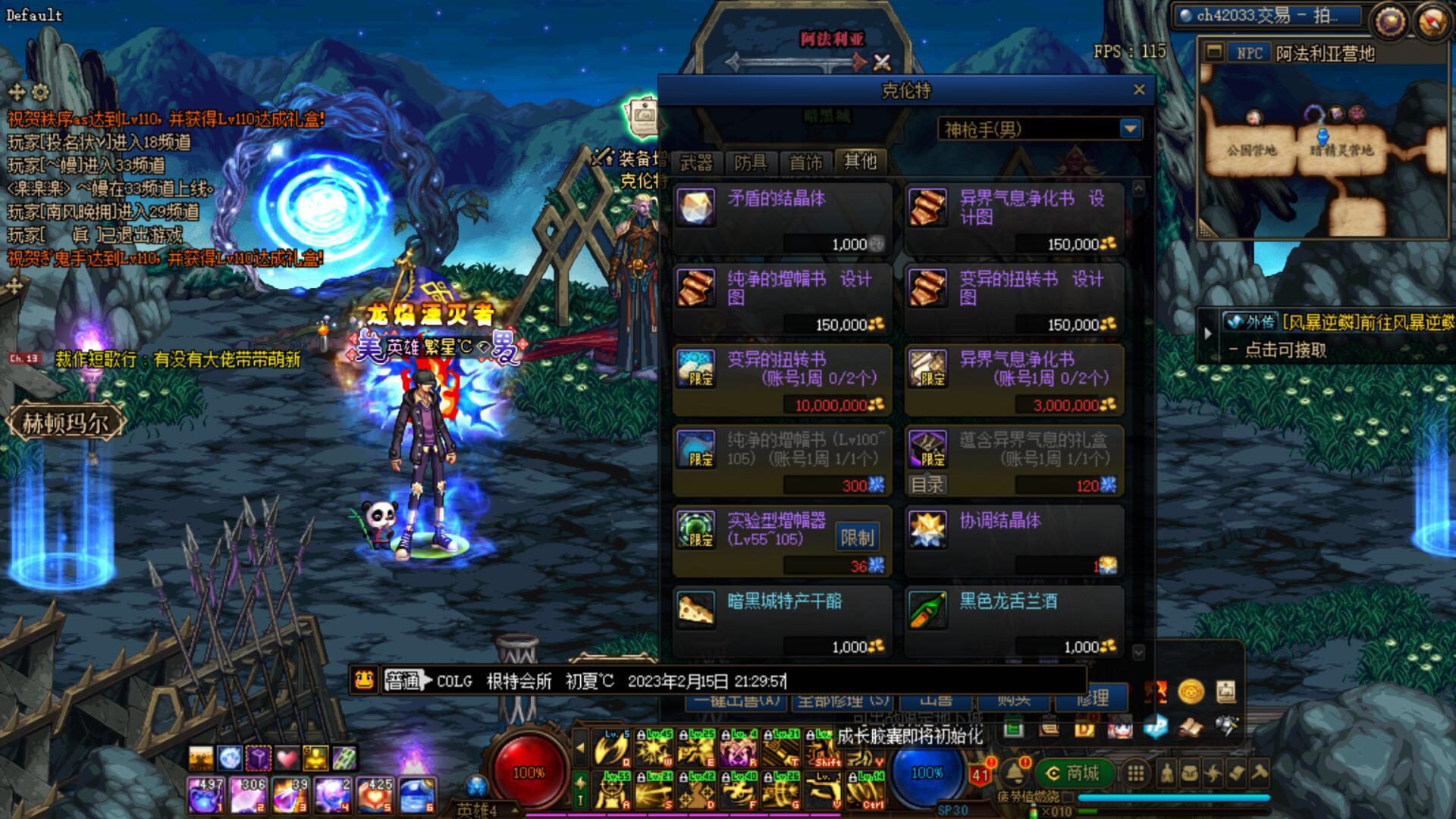Select the 矛盾的结晶体 shop item

click(x=782, y=216)
